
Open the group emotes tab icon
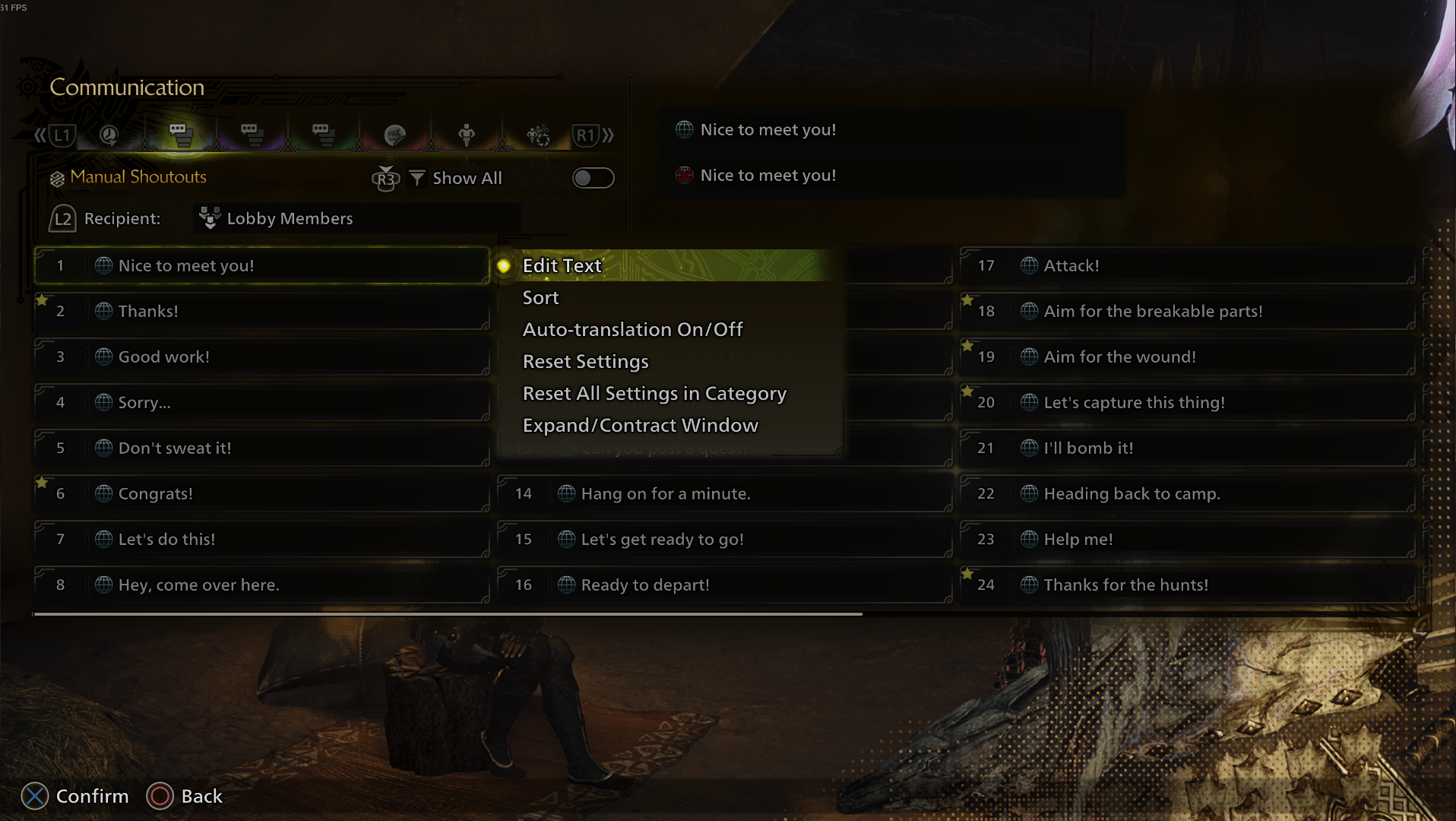537,135
